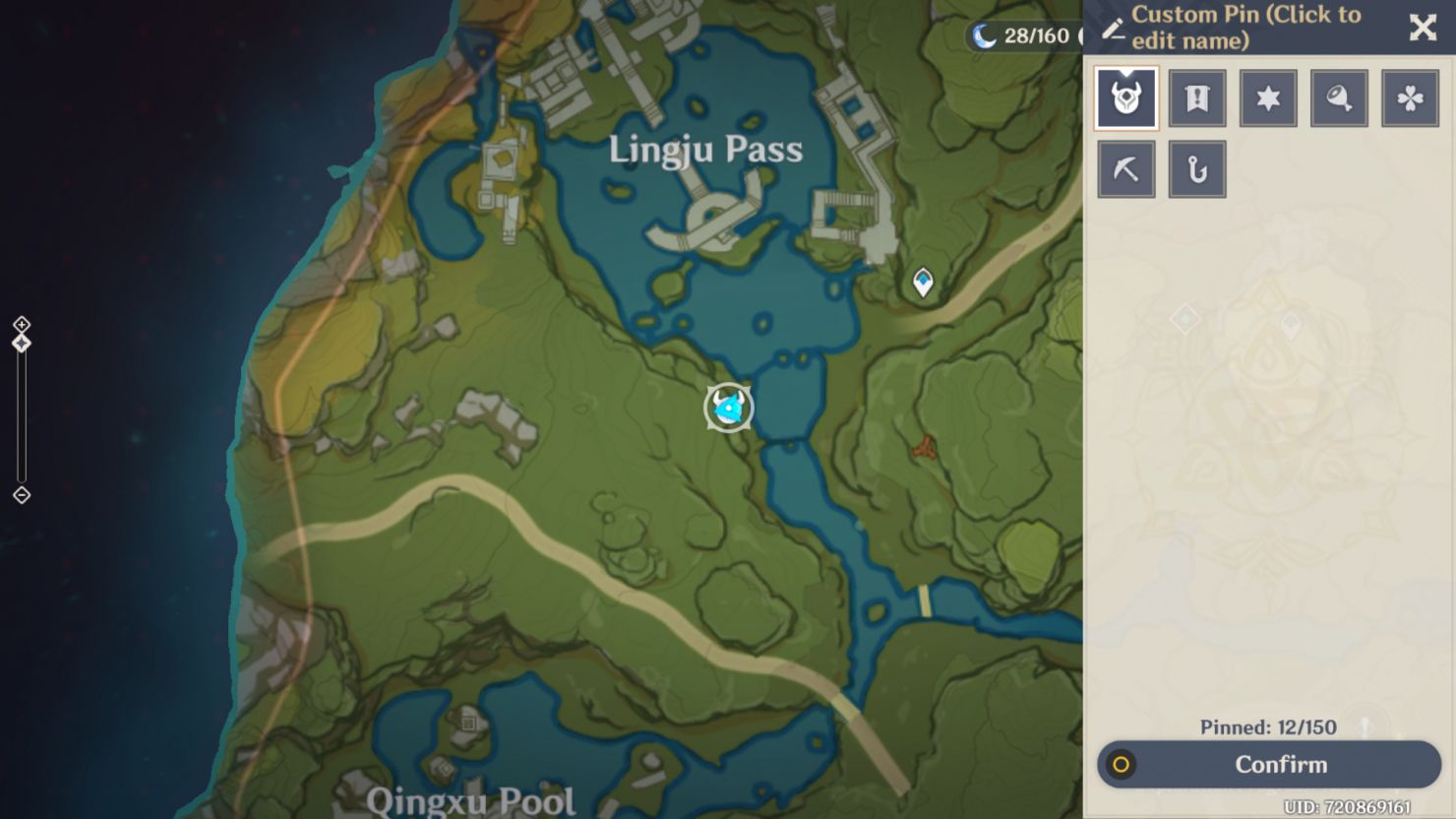Select the monster pin icon
Screen dimensions: 1456x819
pyautogui.click(x=1125, y=97)
